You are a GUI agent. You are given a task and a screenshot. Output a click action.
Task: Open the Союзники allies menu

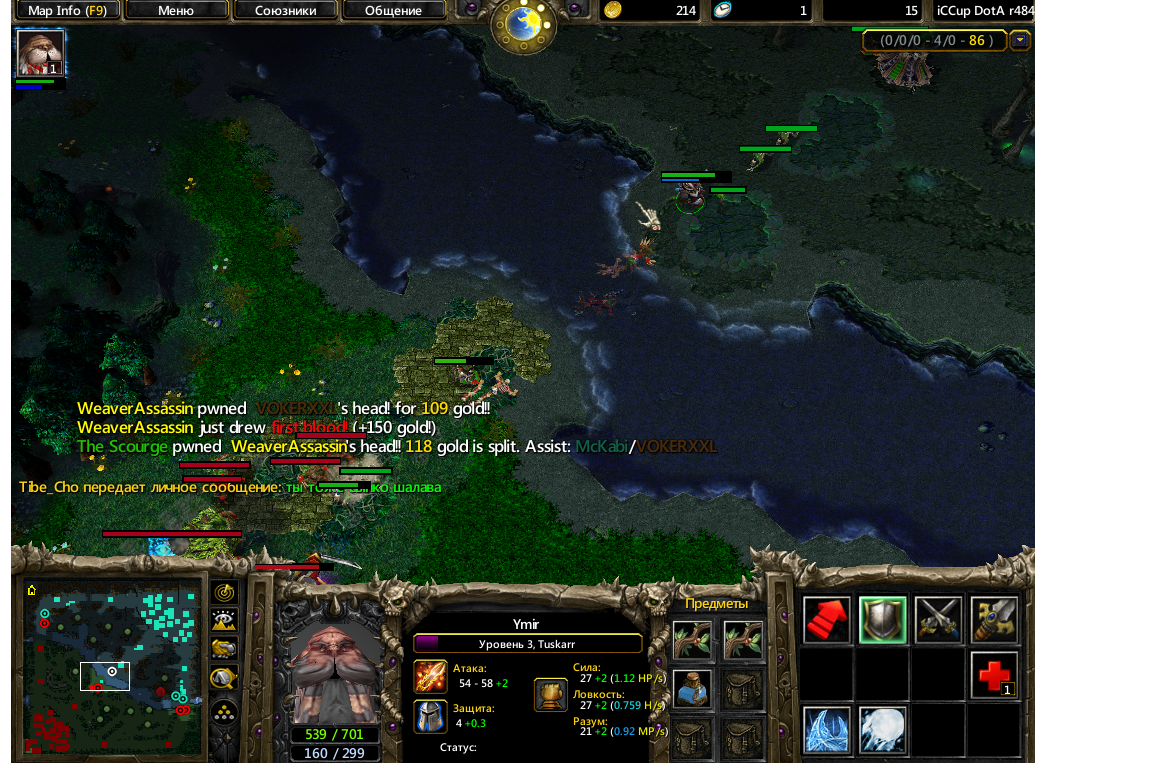[285, 11]
